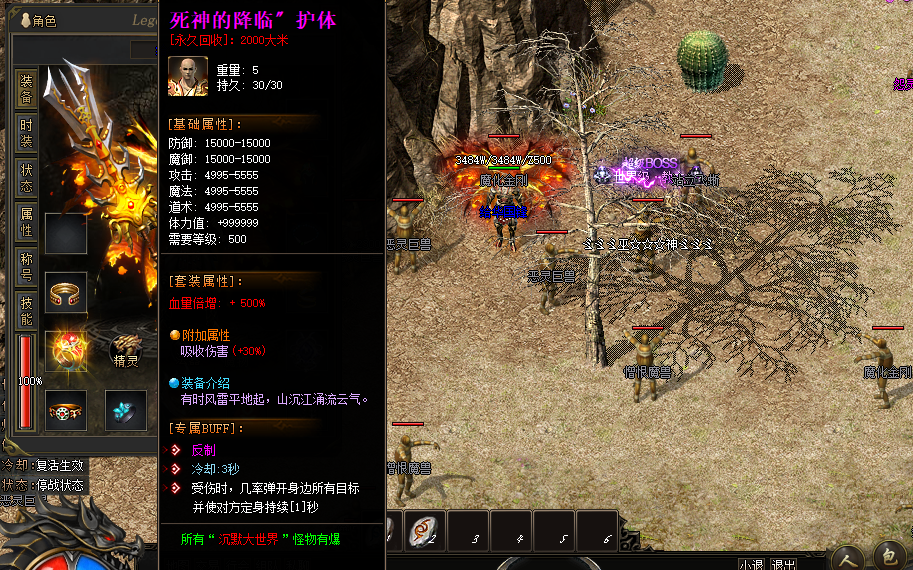This screenshot has height=570, width=913.
Task: Click the 退出 exit button
Action: (x=785, y=564)
